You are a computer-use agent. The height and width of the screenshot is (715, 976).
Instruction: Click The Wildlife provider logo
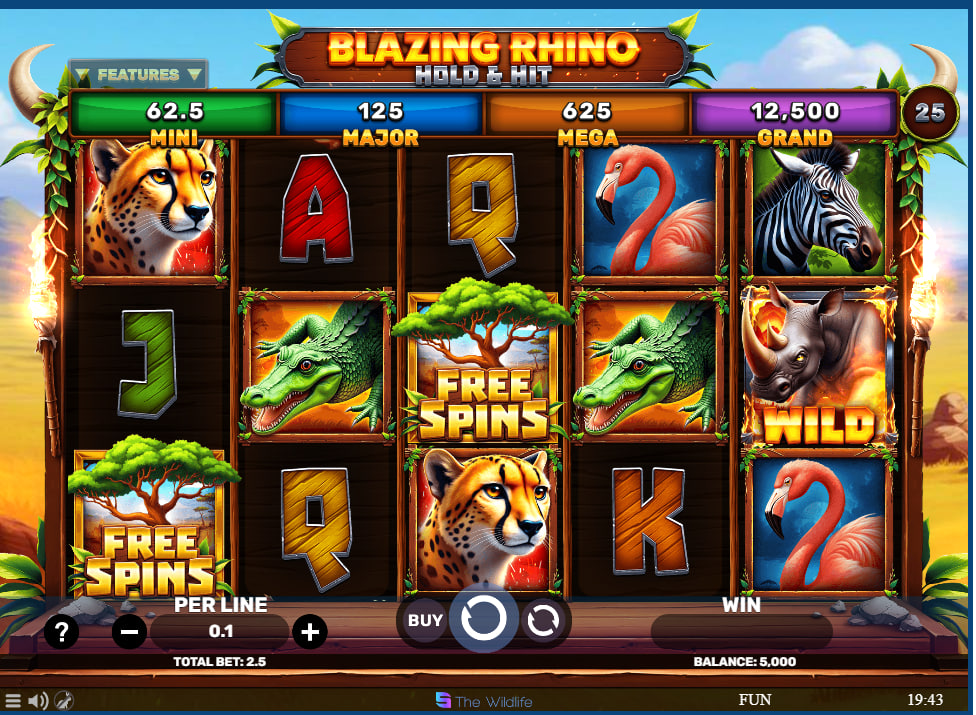487,701
